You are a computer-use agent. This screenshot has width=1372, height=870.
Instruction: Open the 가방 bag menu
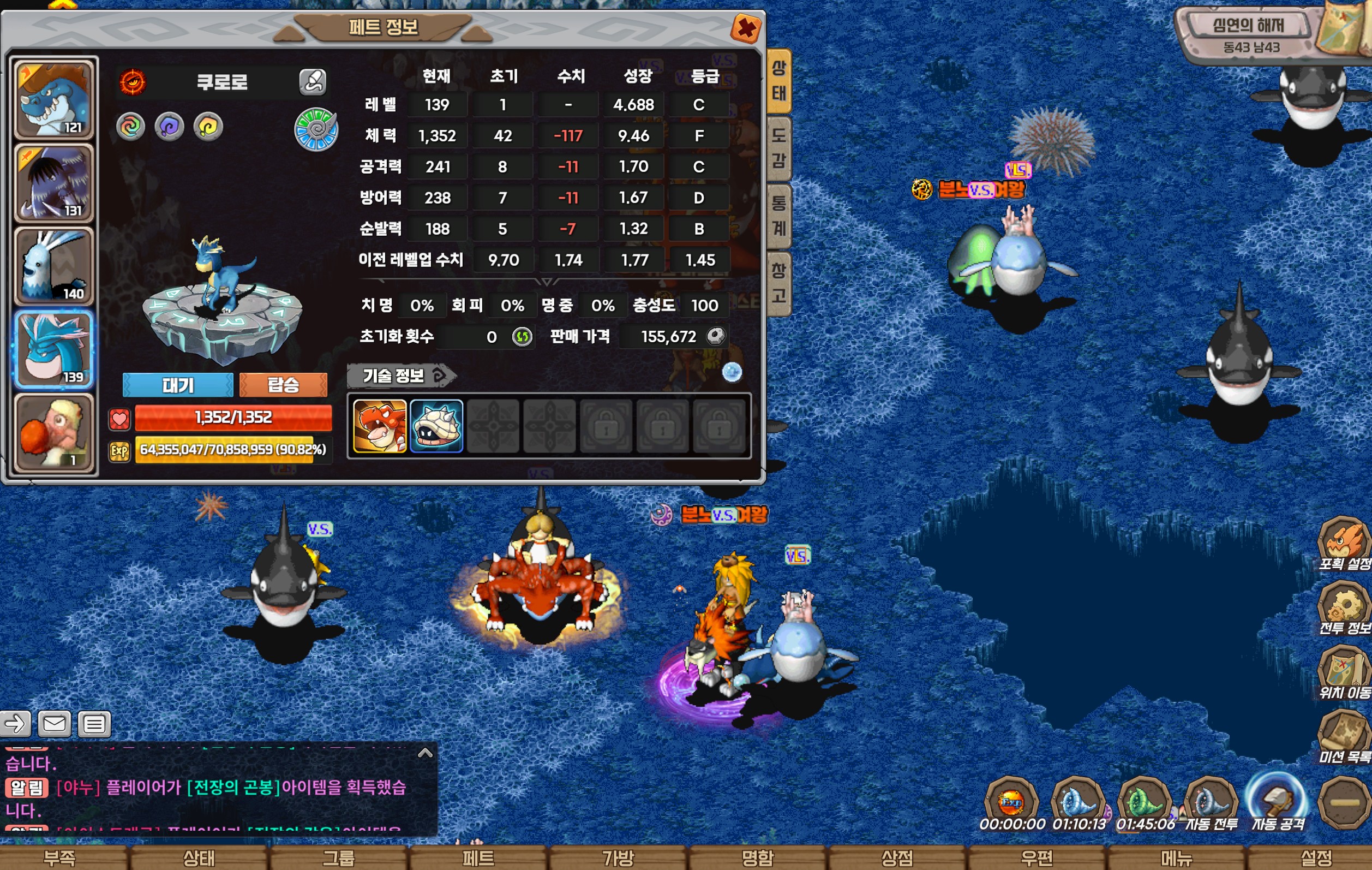(618, 858)
